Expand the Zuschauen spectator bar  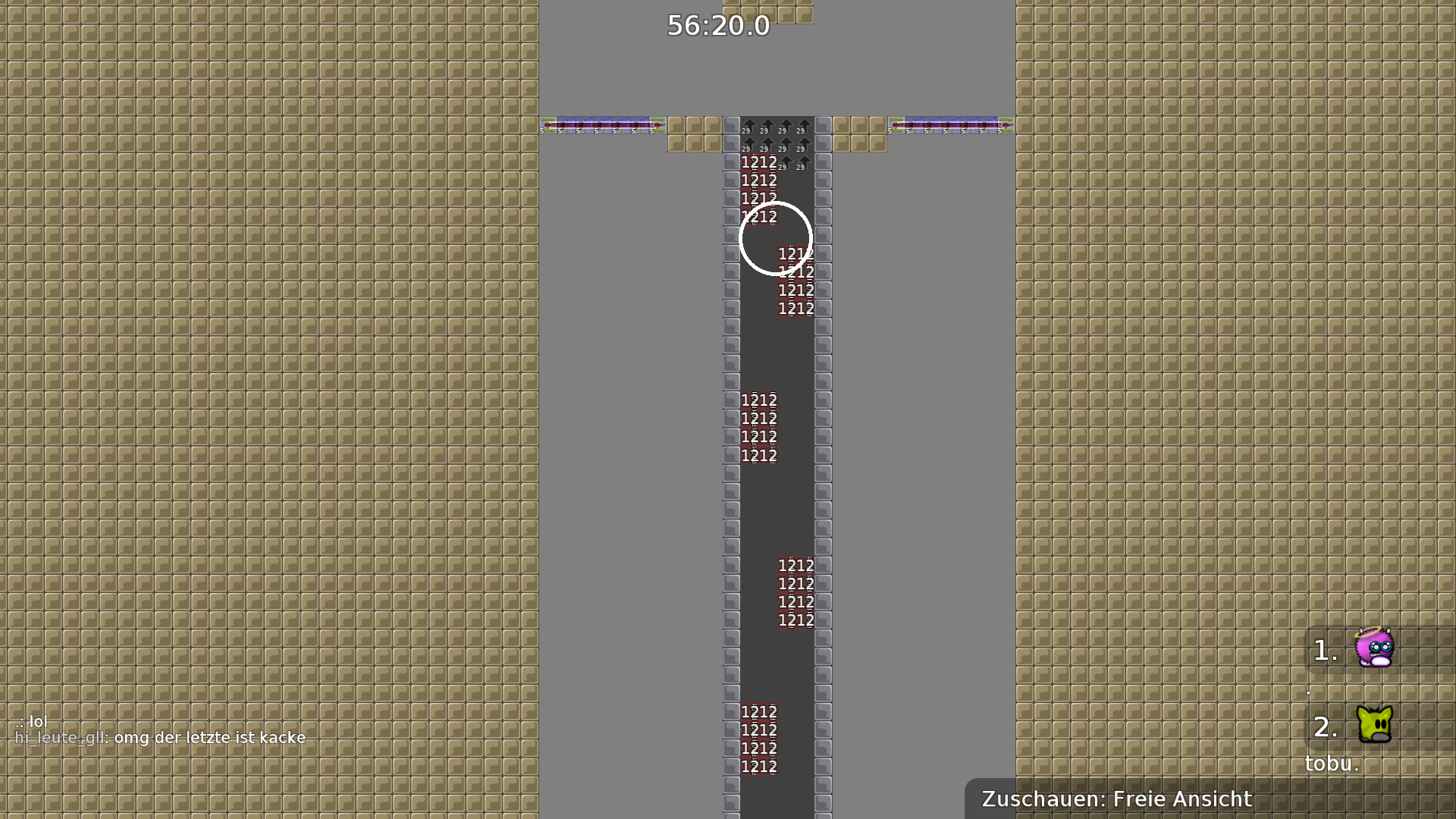click(x=1115, y=799)
